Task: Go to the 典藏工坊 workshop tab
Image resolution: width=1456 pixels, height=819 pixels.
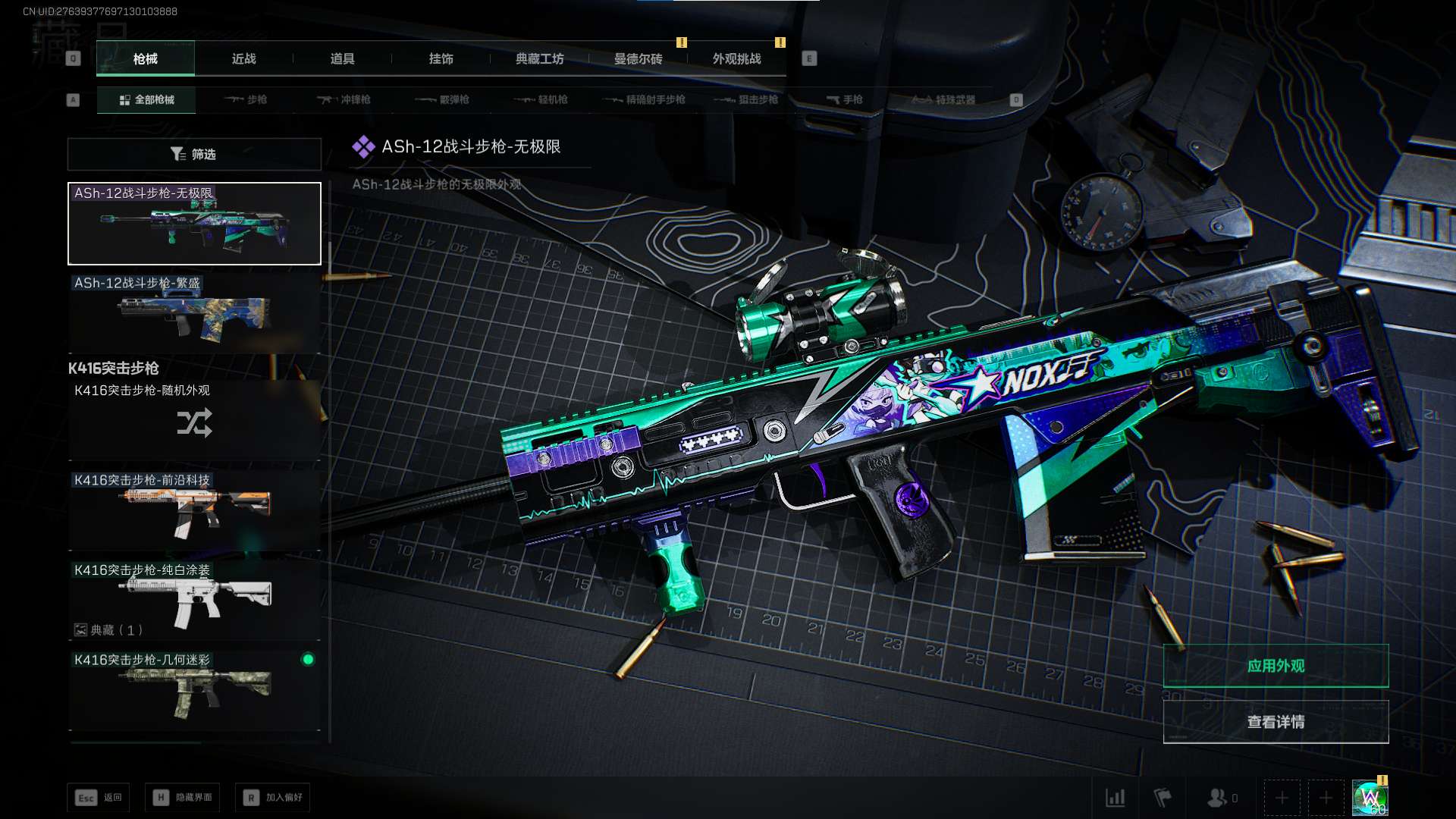Action: [x=539, y=58]
